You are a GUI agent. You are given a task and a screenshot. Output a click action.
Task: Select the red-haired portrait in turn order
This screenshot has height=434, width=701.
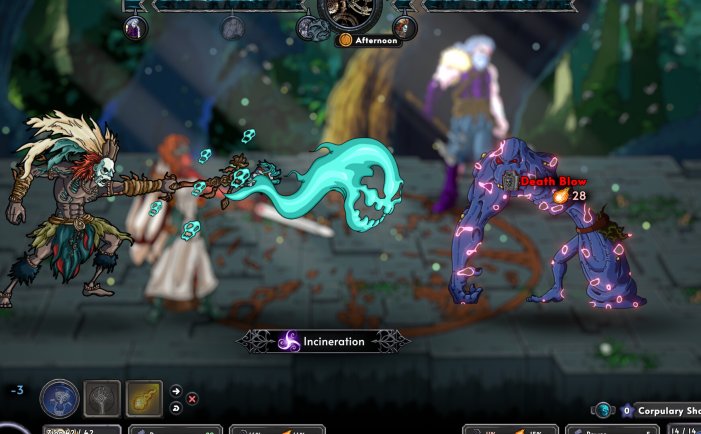pyautogui.click(x=404, y=27)
